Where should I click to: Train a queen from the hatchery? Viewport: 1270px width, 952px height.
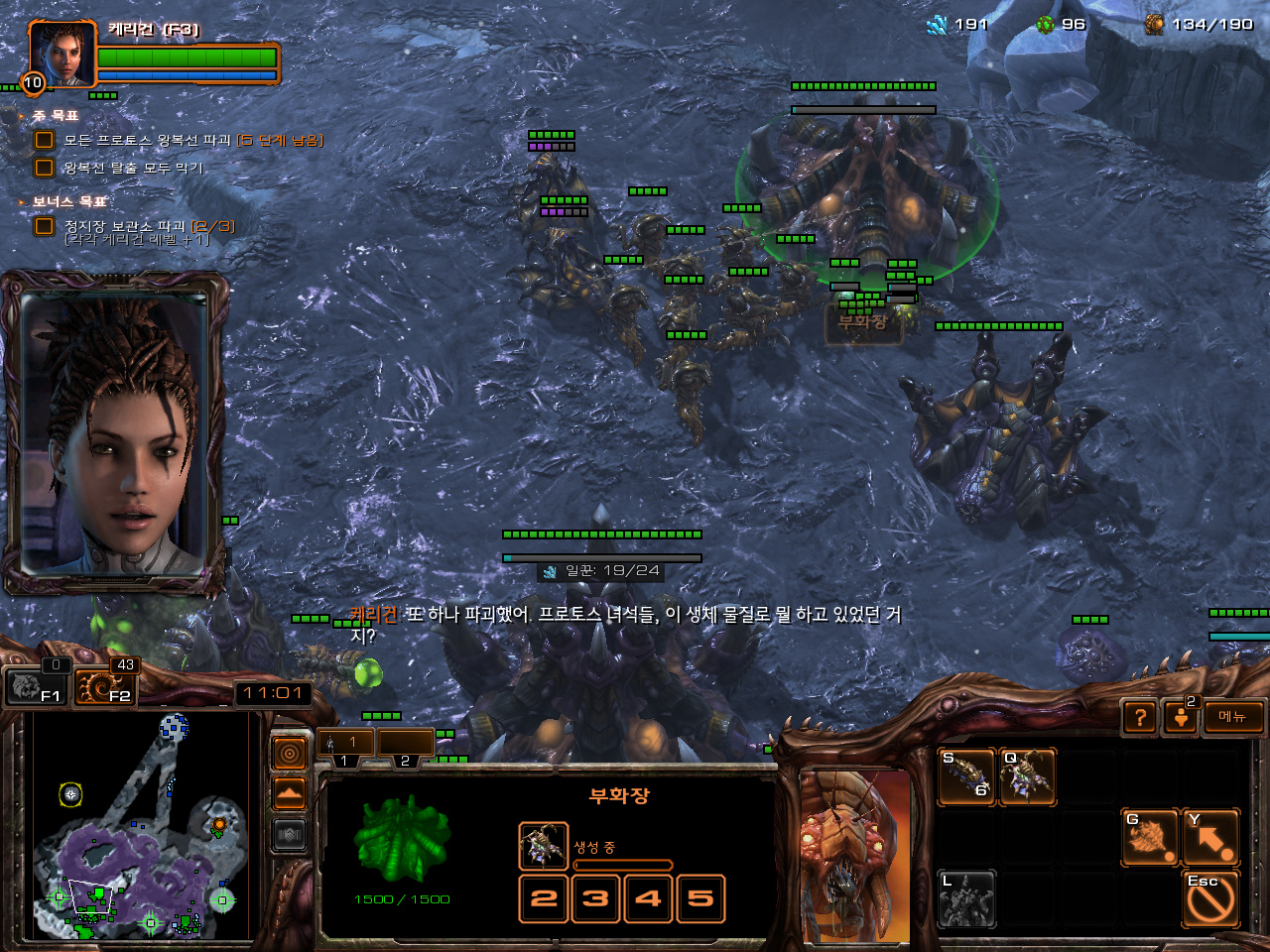pos(1027,776)
